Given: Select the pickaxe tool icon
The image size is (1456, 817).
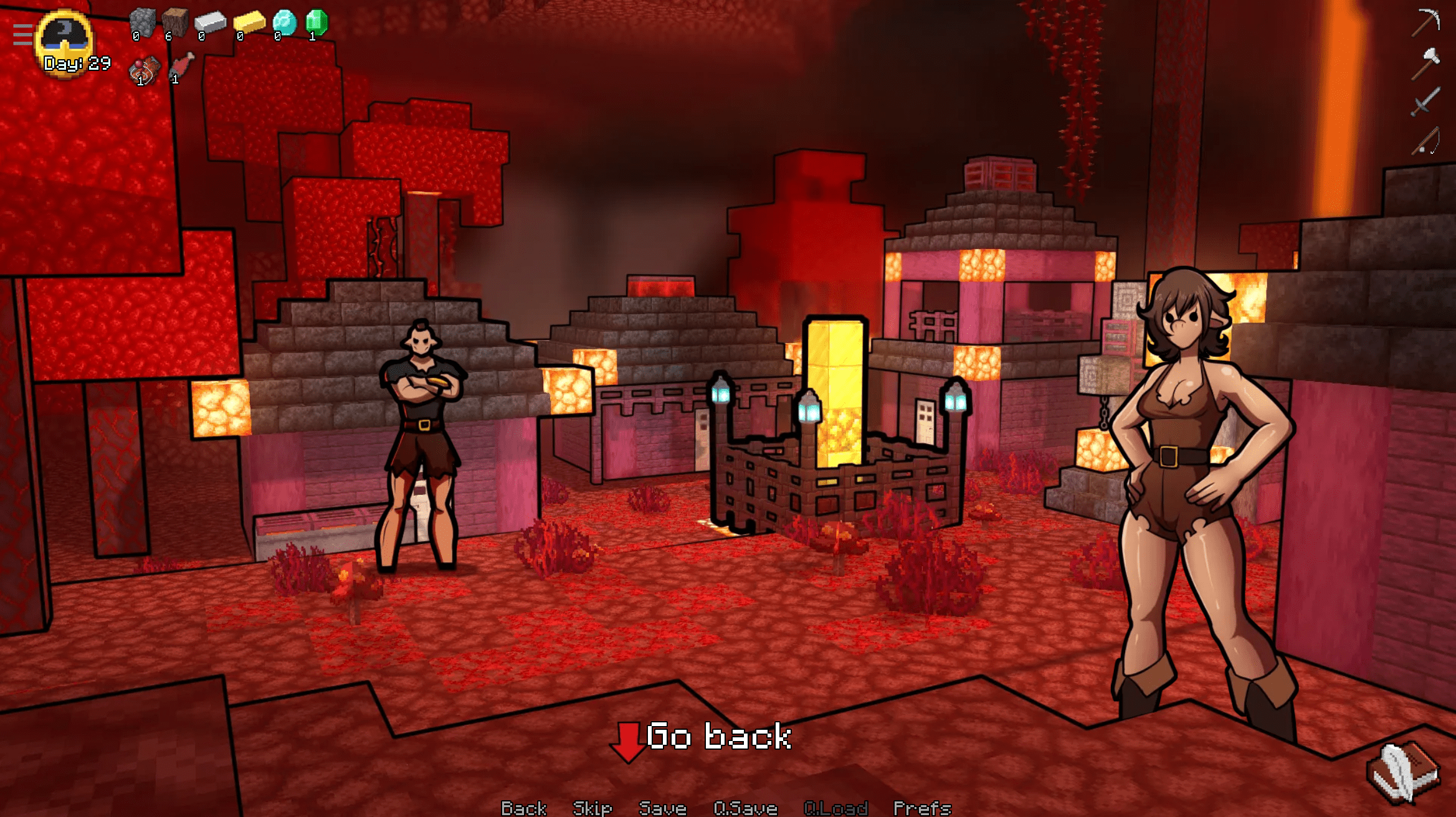Looking at the screenshot, I should click(x=1425, y=22).
